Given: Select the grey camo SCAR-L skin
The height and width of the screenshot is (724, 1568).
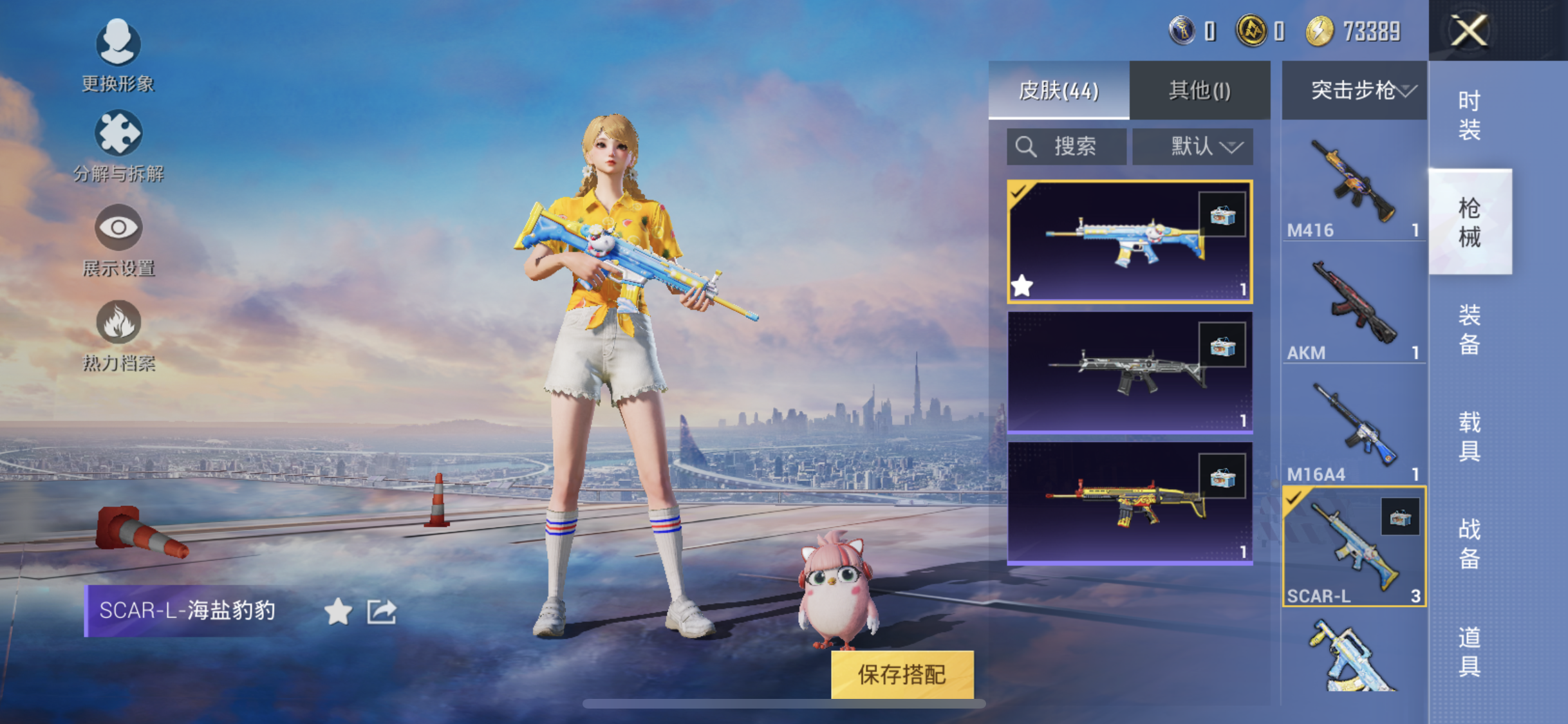Looking at the screenshot, I should (1129, 372).
